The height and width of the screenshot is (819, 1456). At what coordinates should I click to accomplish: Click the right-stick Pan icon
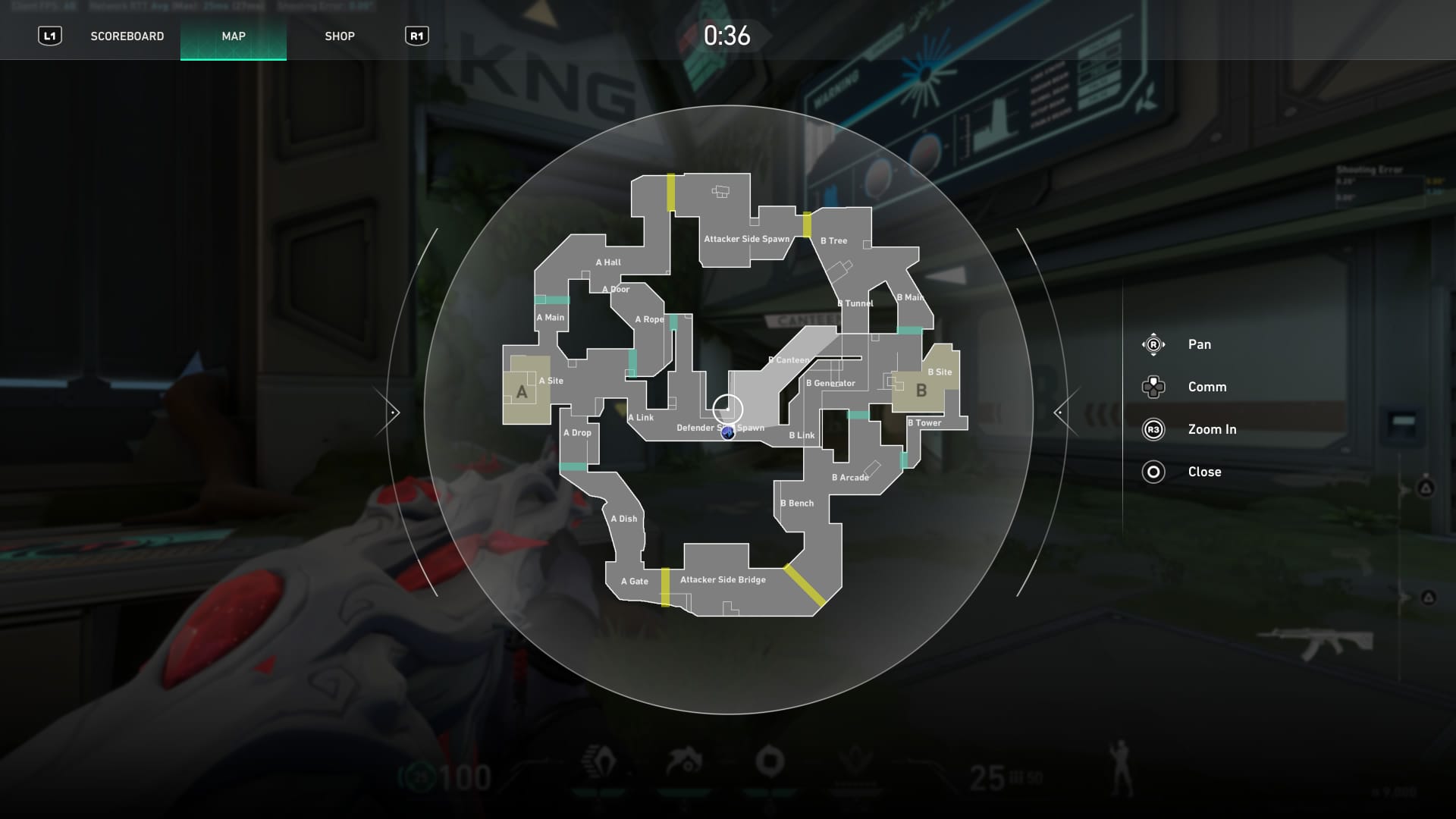coord(1153,344)
